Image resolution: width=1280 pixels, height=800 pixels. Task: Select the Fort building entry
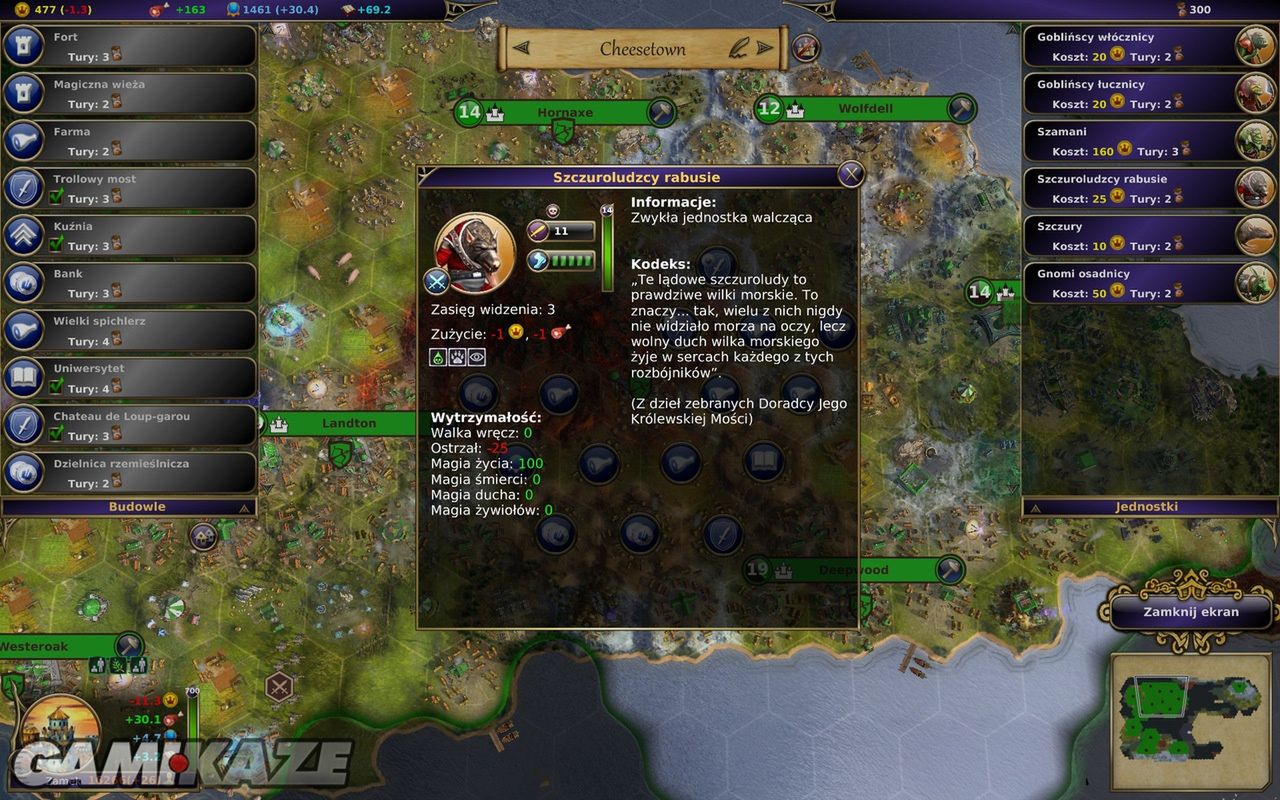(x=130, y=46)
